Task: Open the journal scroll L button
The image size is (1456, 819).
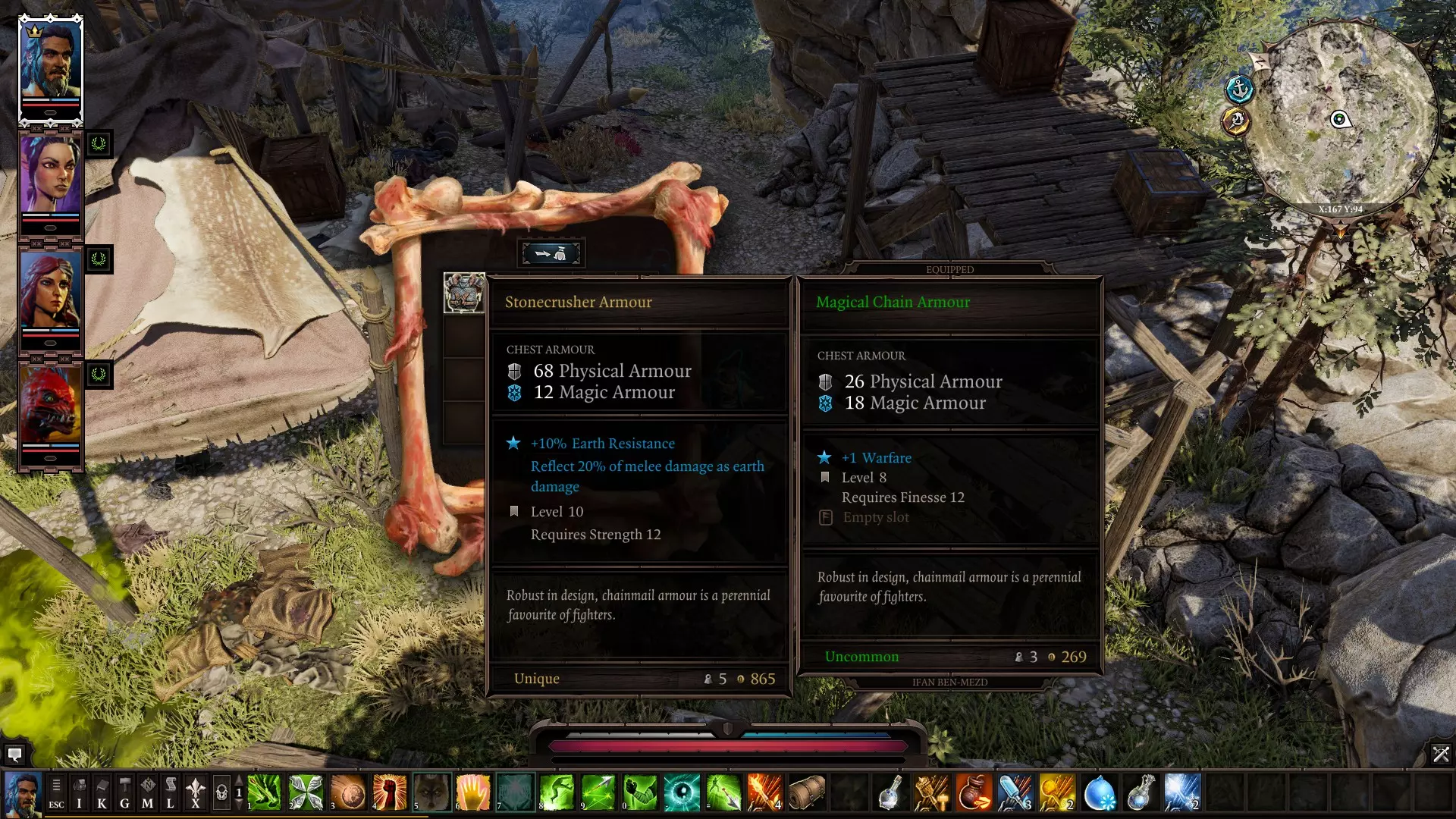Action: 171,793
